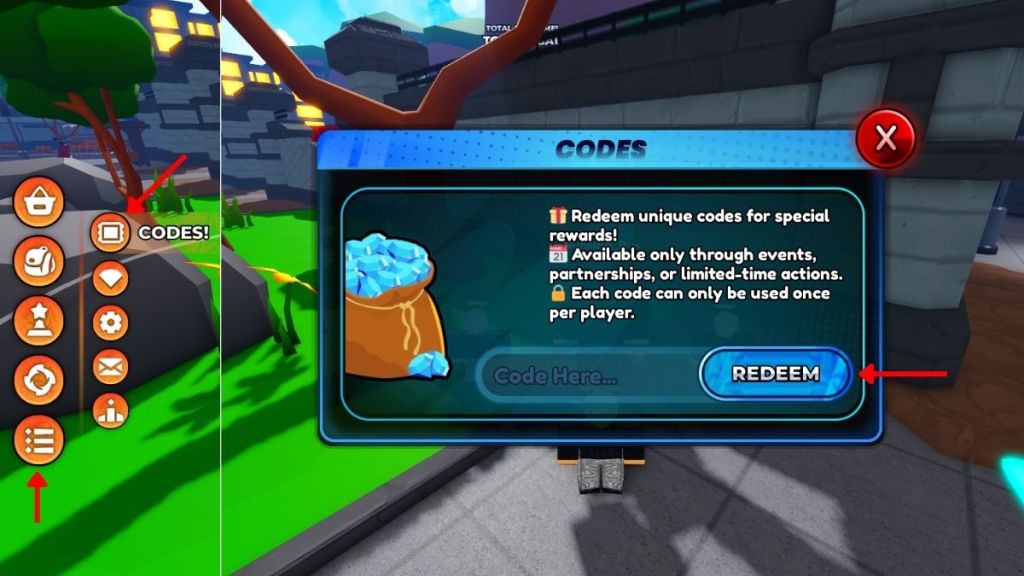Select the star trophy icon
Image resolution: width=1024 pixels, height=576 pixels.
pos(39,321)
